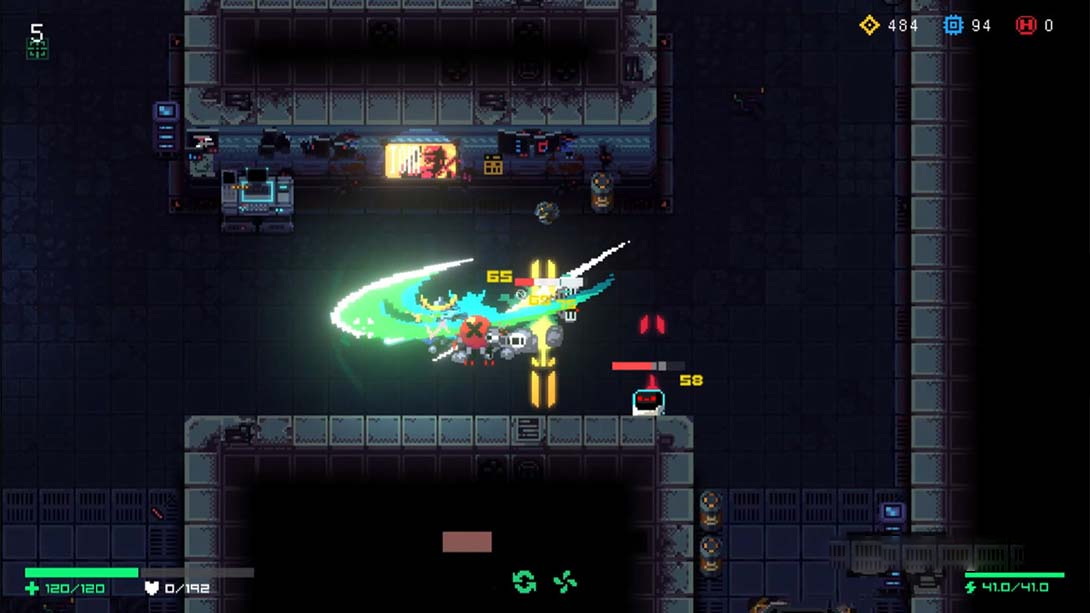This screenshot has height=613, width=1090.
Task: Activate the green pinwheel skill icon
Action: pyautogui.click(x=565, y=582)
